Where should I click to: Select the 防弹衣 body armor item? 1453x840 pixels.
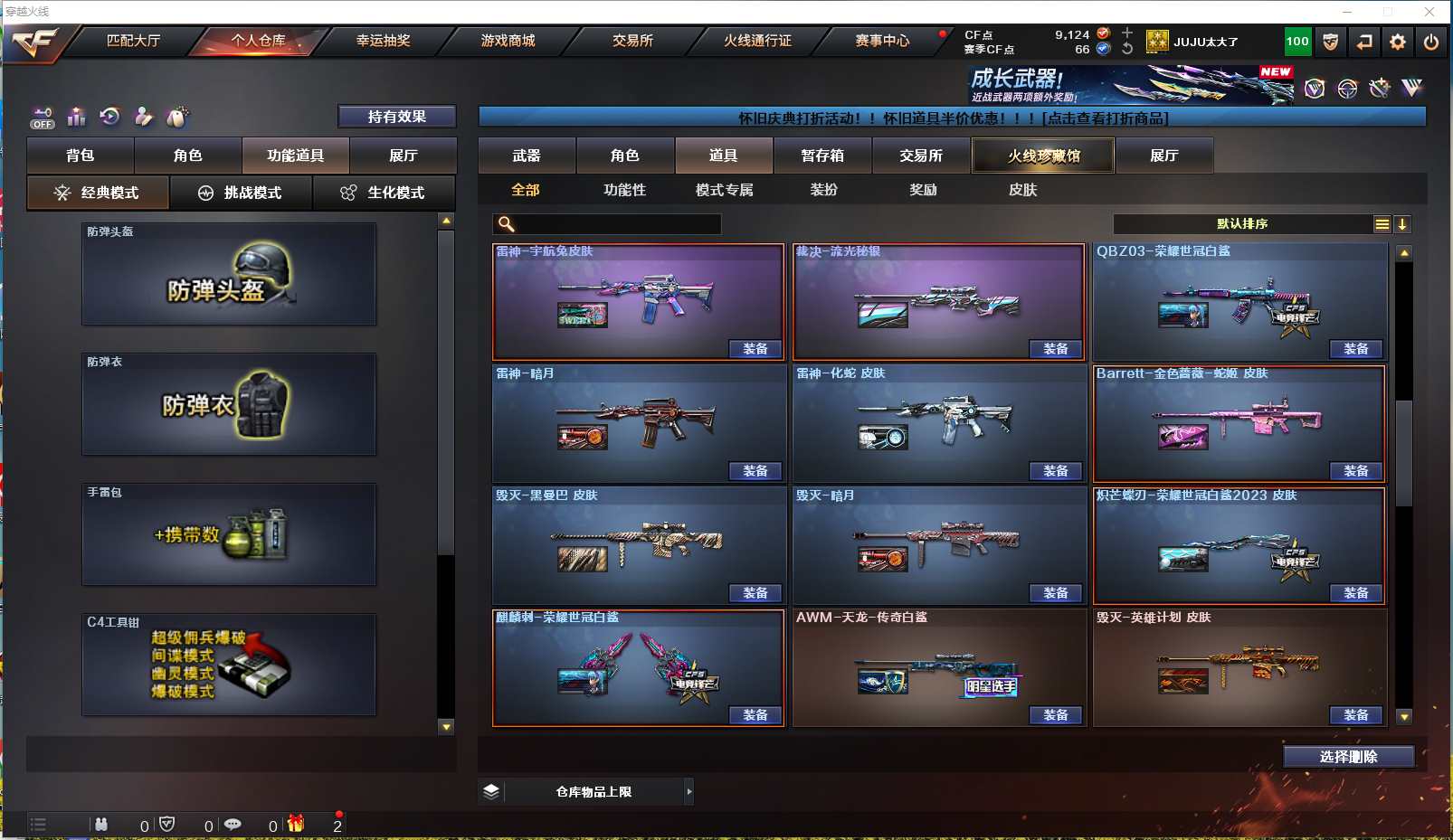[229, 404]
